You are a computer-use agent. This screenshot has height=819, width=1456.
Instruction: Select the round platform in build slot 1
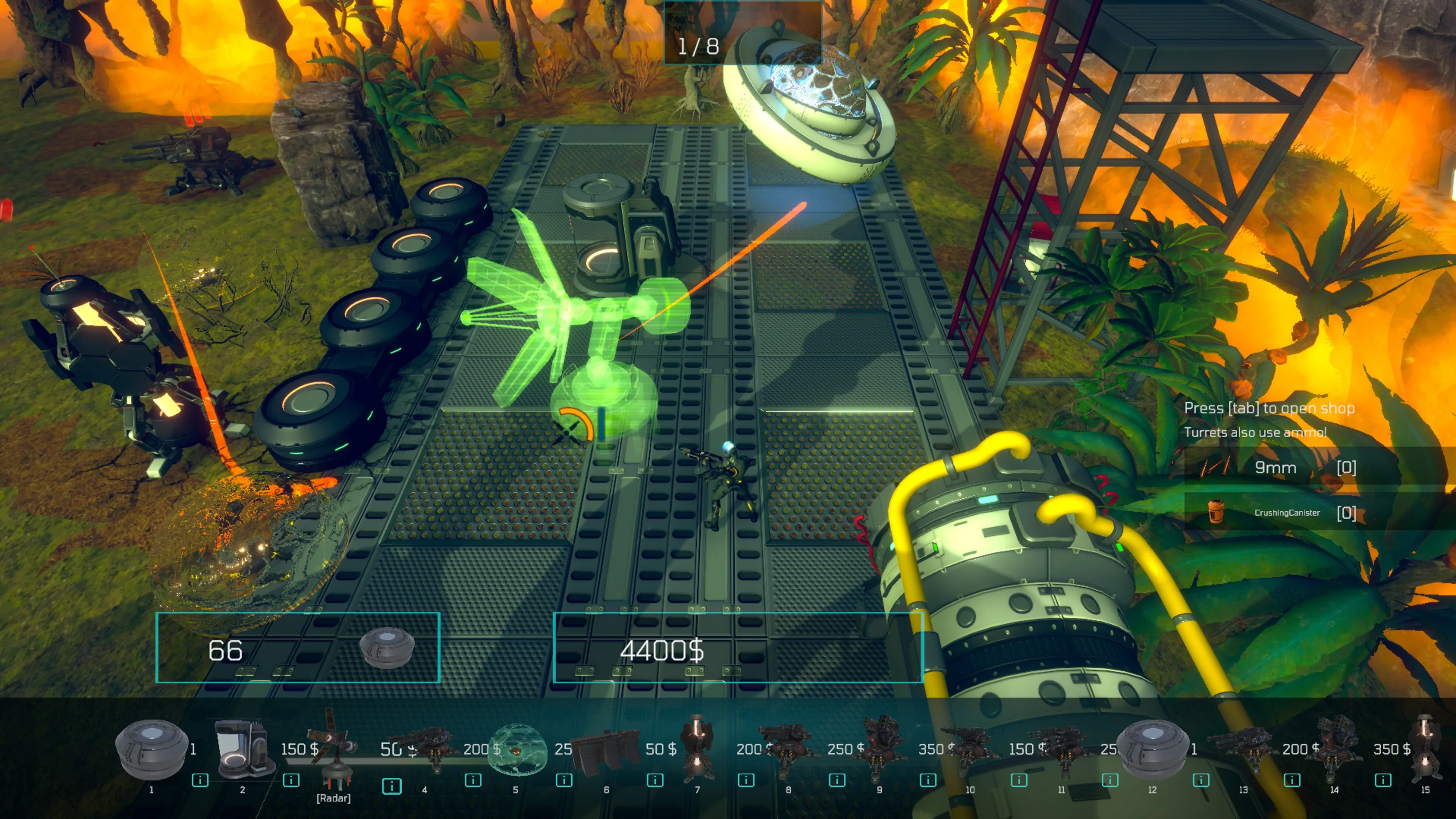pyautogui.click(x=151, y=749)
